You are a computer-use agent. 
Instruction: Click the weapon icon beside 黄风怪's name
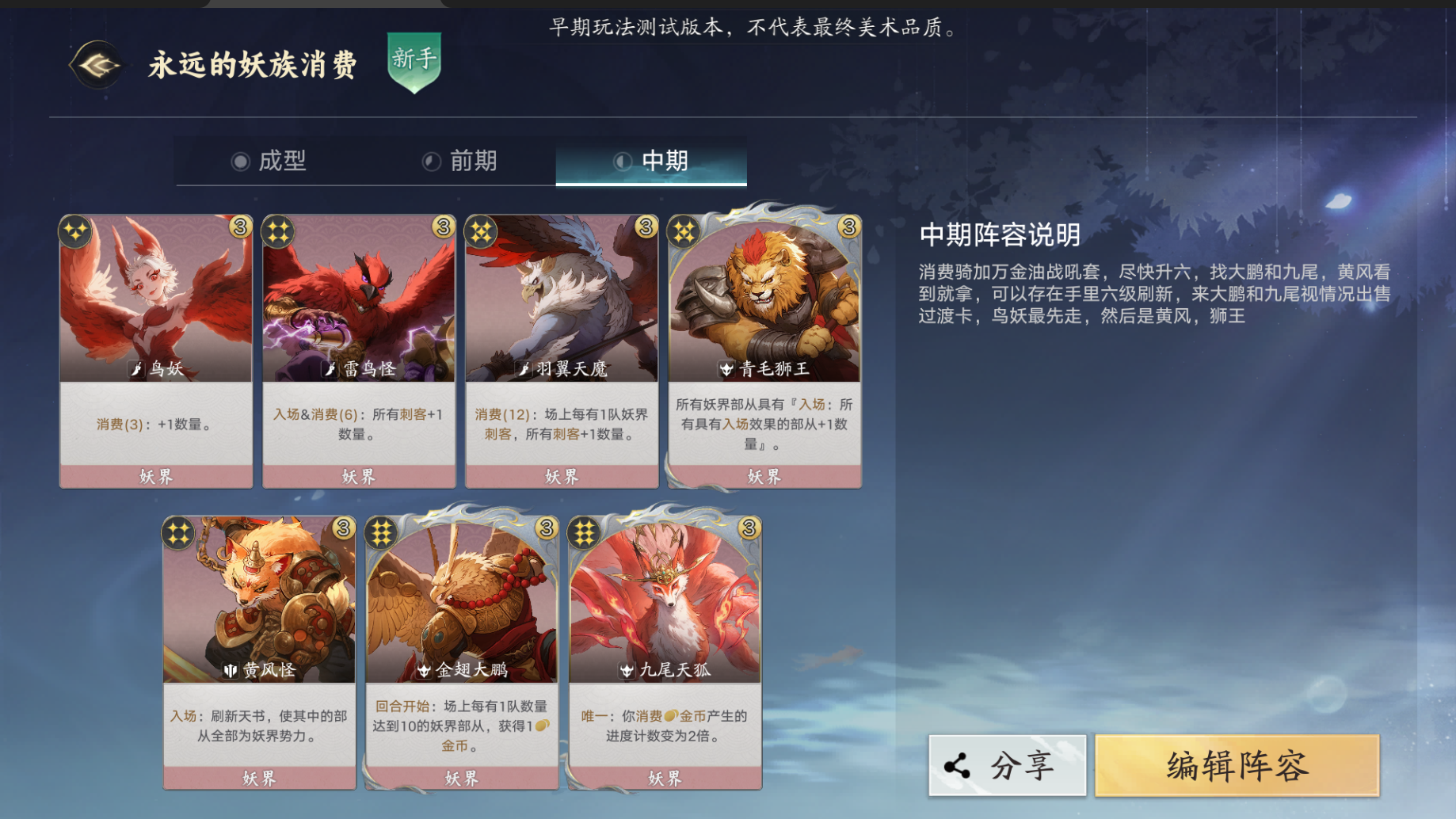tap(230, 671)
